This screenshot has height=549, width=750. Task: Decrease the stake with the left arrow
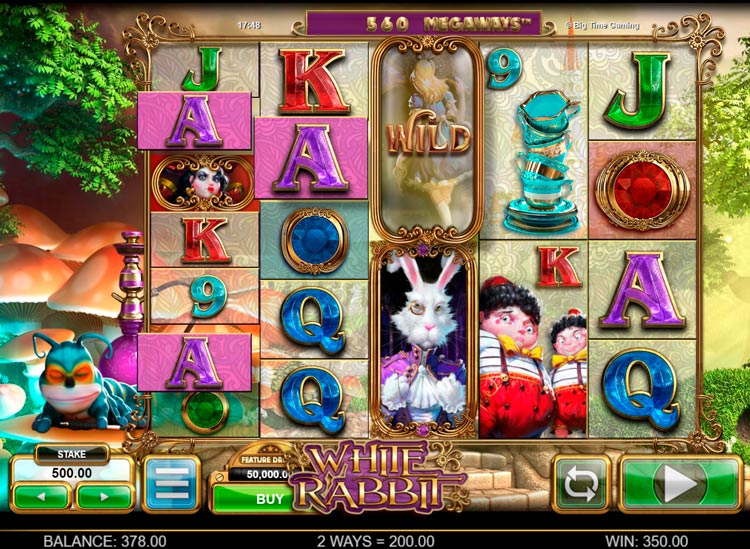pyautogui.click(x=41, y=495)
